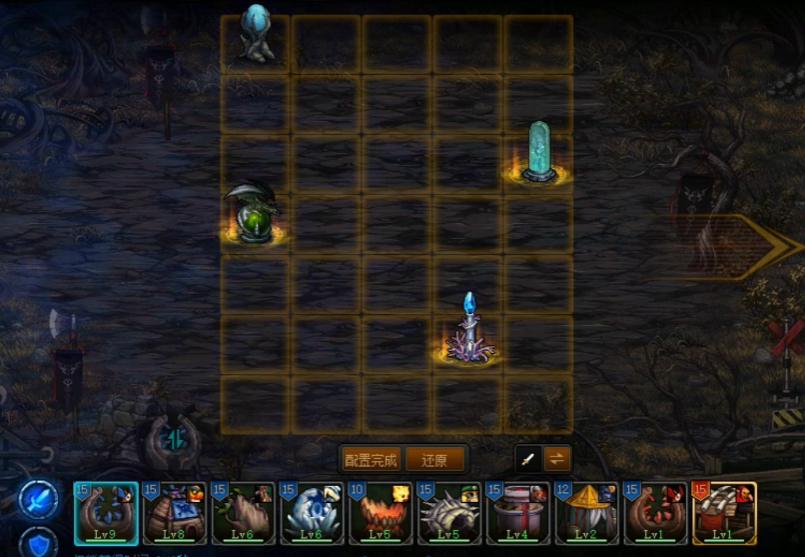Confirm setup with the 配置完成 button
Image resolution: width=805 pixels, height=557 pixels.
coord(371,460)
